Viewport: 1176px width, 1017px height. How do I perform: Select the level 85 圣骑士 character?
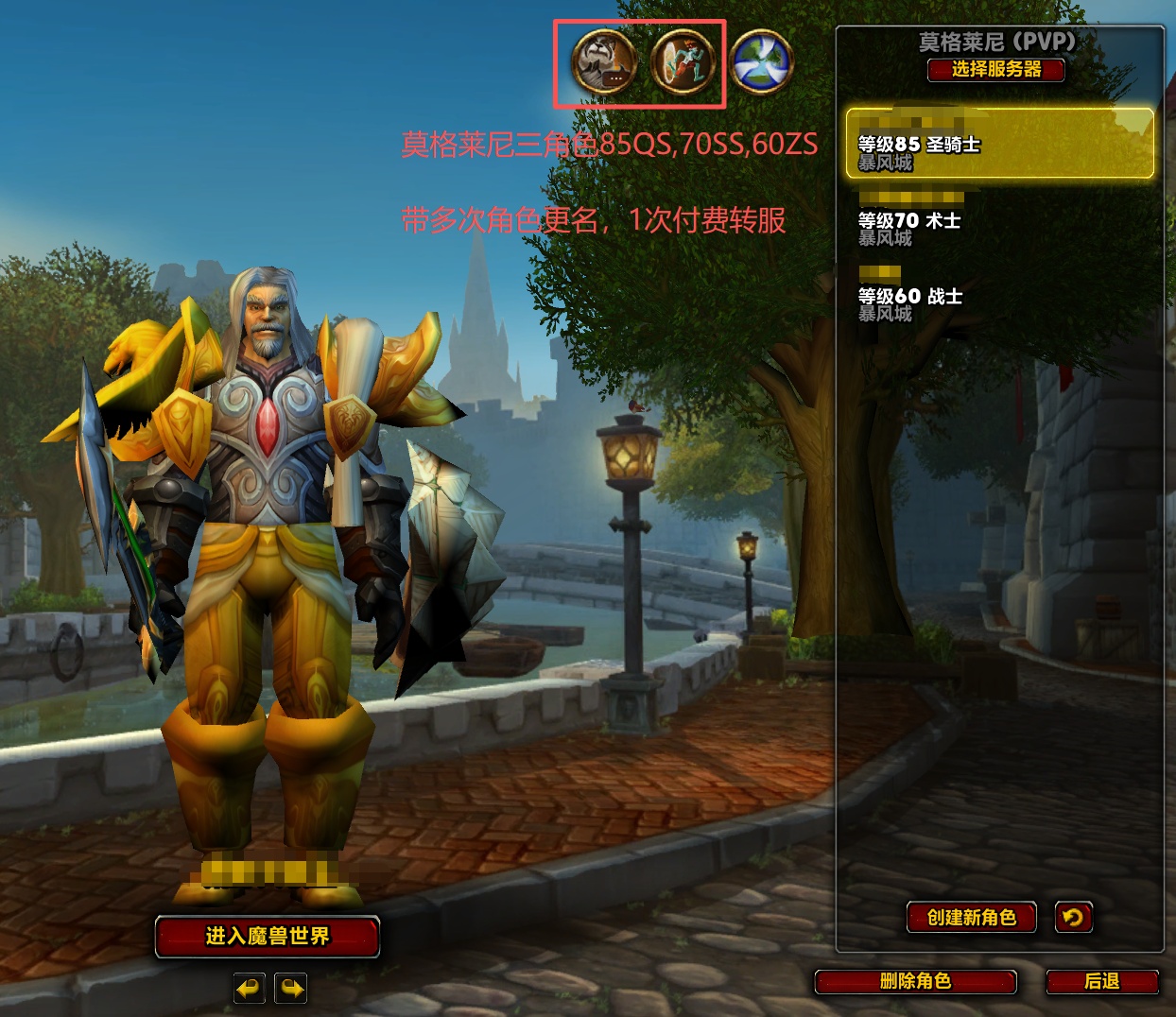pos(999,143)
